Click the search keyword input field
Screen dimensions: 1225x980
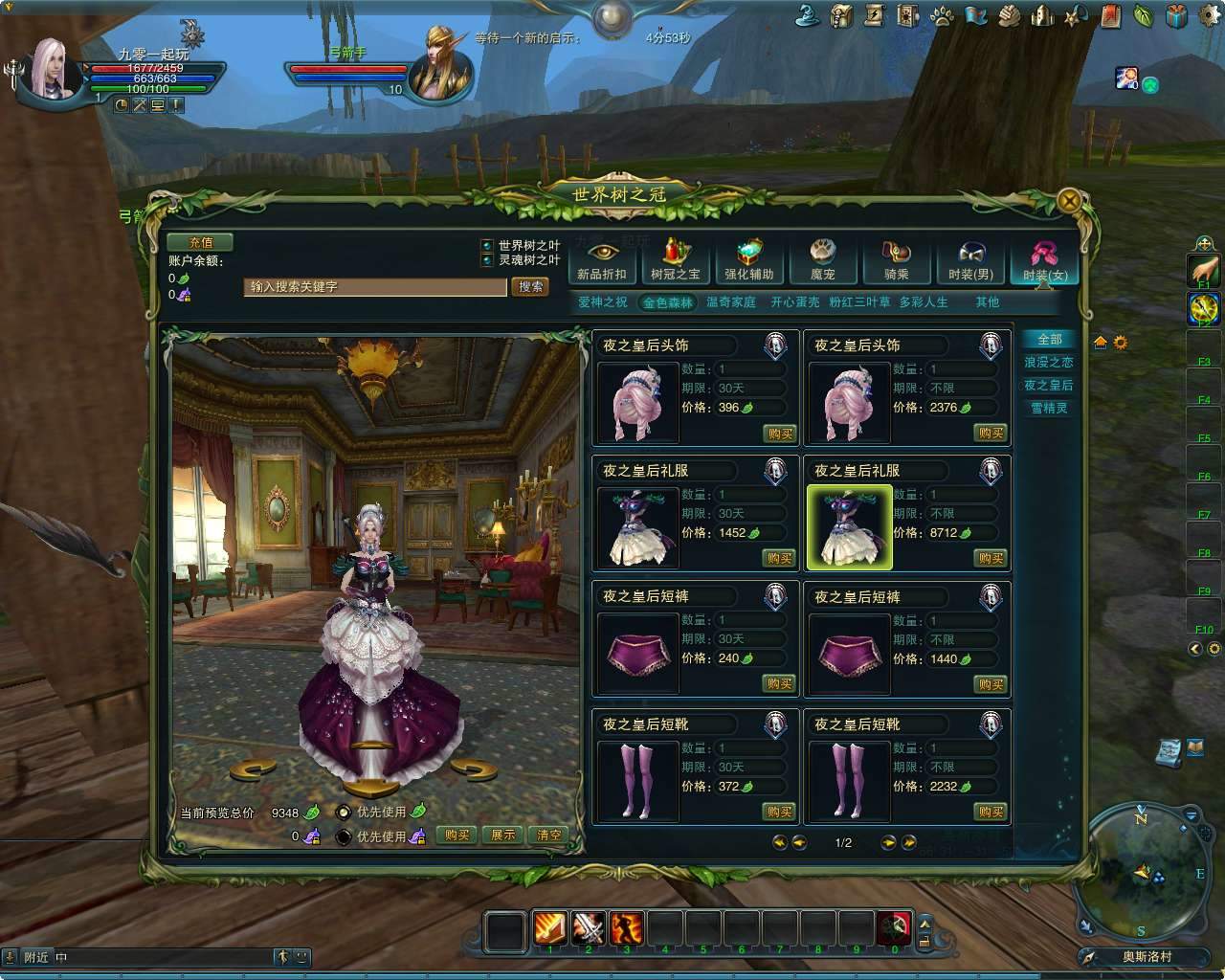point(373,287)
